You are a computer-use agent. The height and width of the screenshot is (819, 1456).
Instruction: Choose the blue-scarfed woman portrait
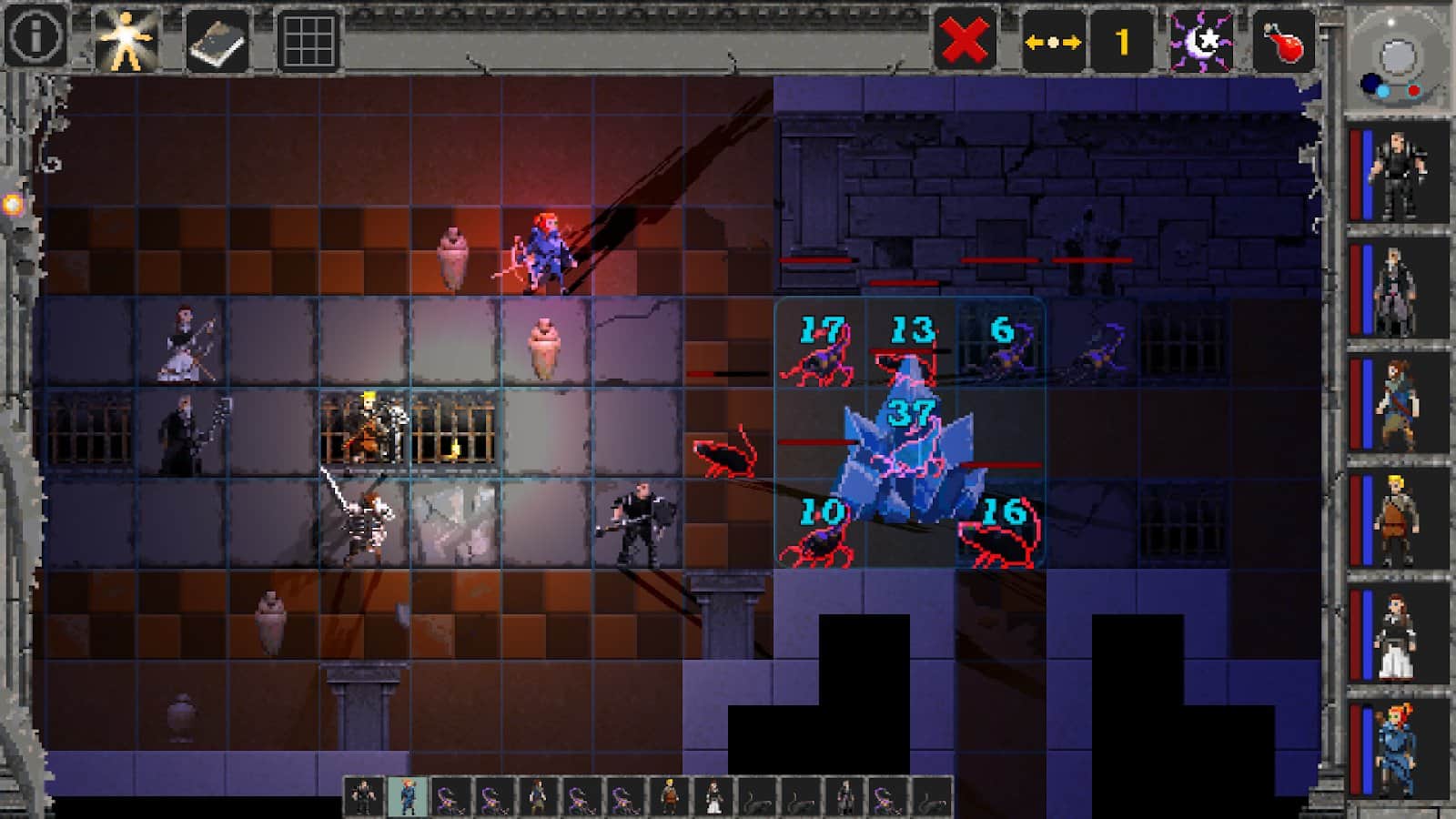tap(1398, 404)
